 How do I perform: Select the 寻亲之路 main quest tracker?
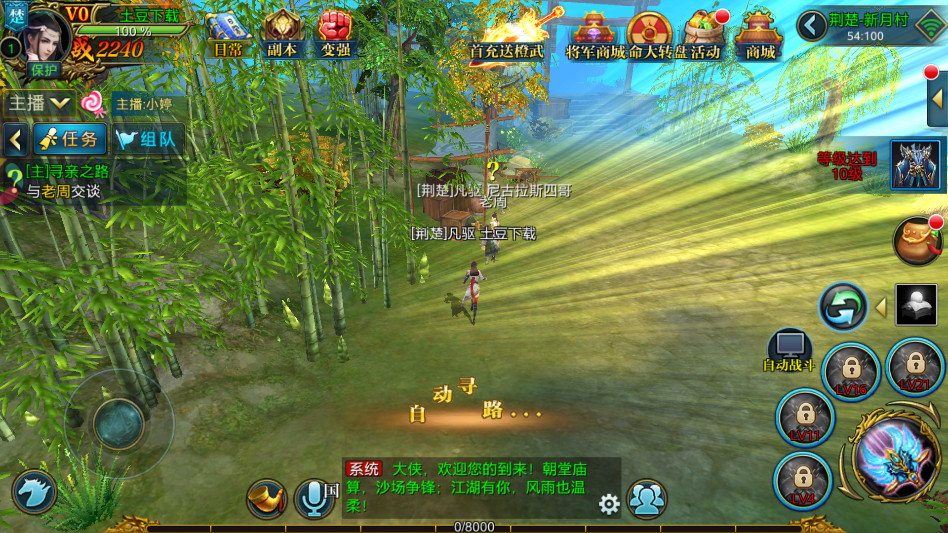click(66, 180)
